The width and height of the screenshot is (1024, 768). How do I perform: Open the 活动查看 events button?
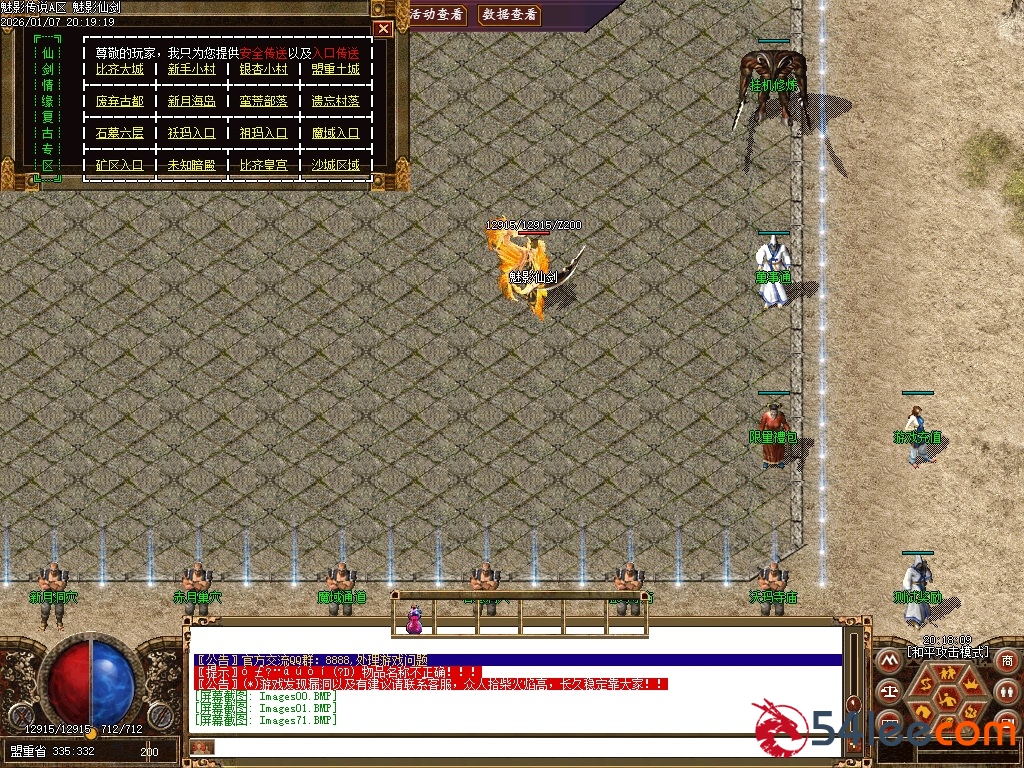coord(437,15)
